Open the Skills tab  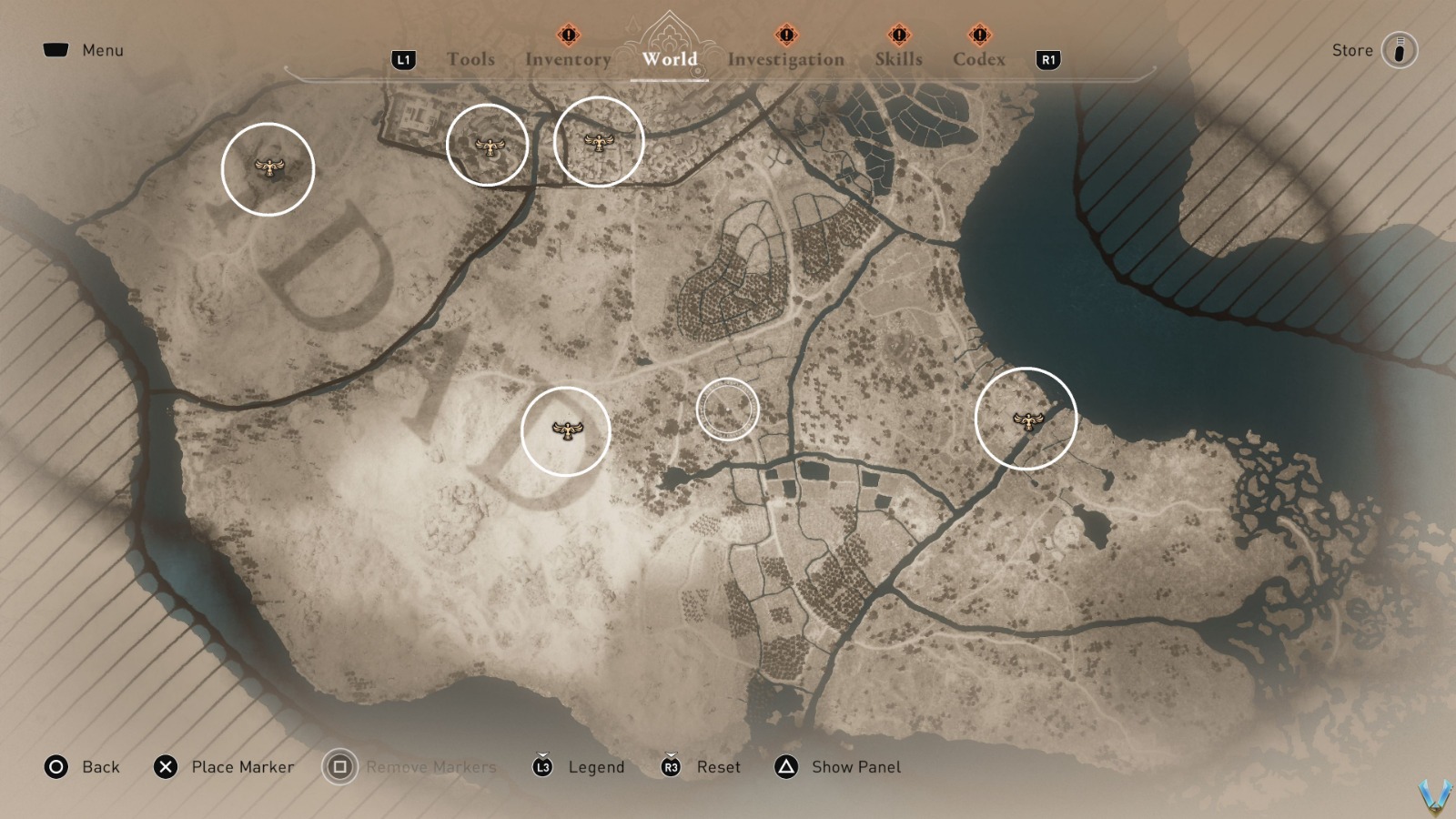tap(899, 59)
